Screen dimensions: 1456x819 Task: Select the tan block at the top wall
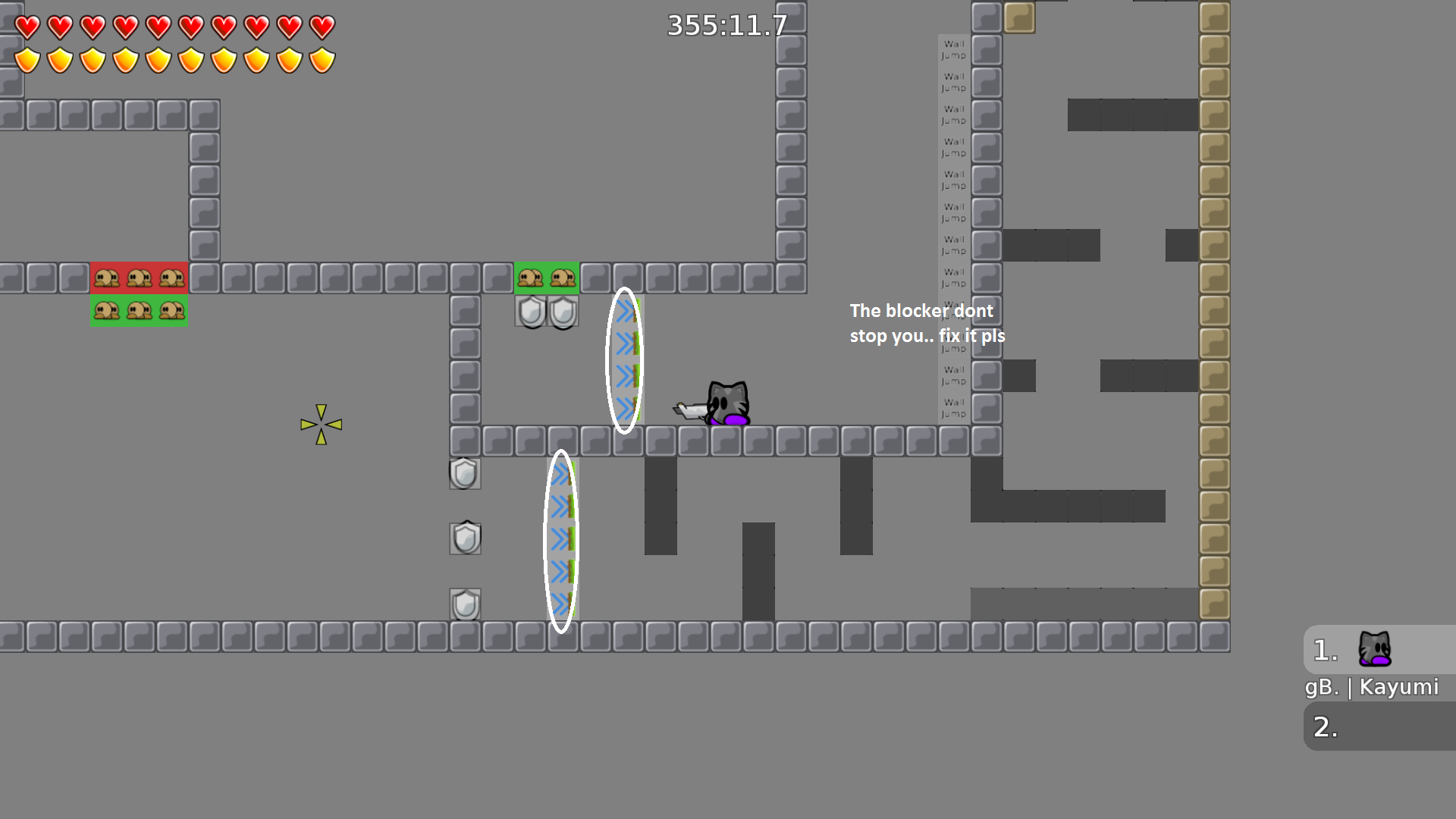click(x=1019, y=17)
